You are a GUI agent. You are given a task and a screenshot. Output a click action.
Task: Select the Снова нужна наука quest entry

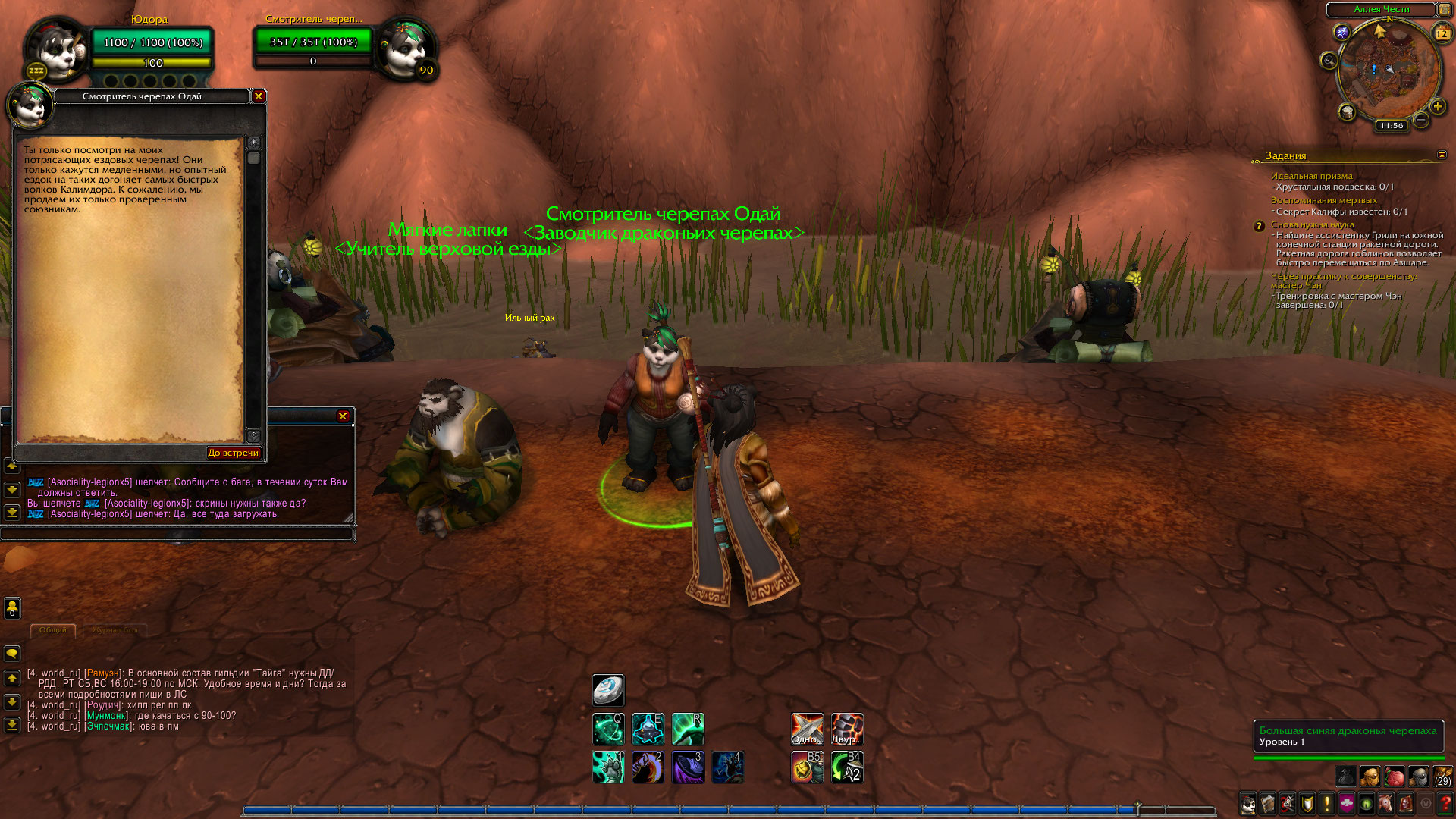(1312, 224)
